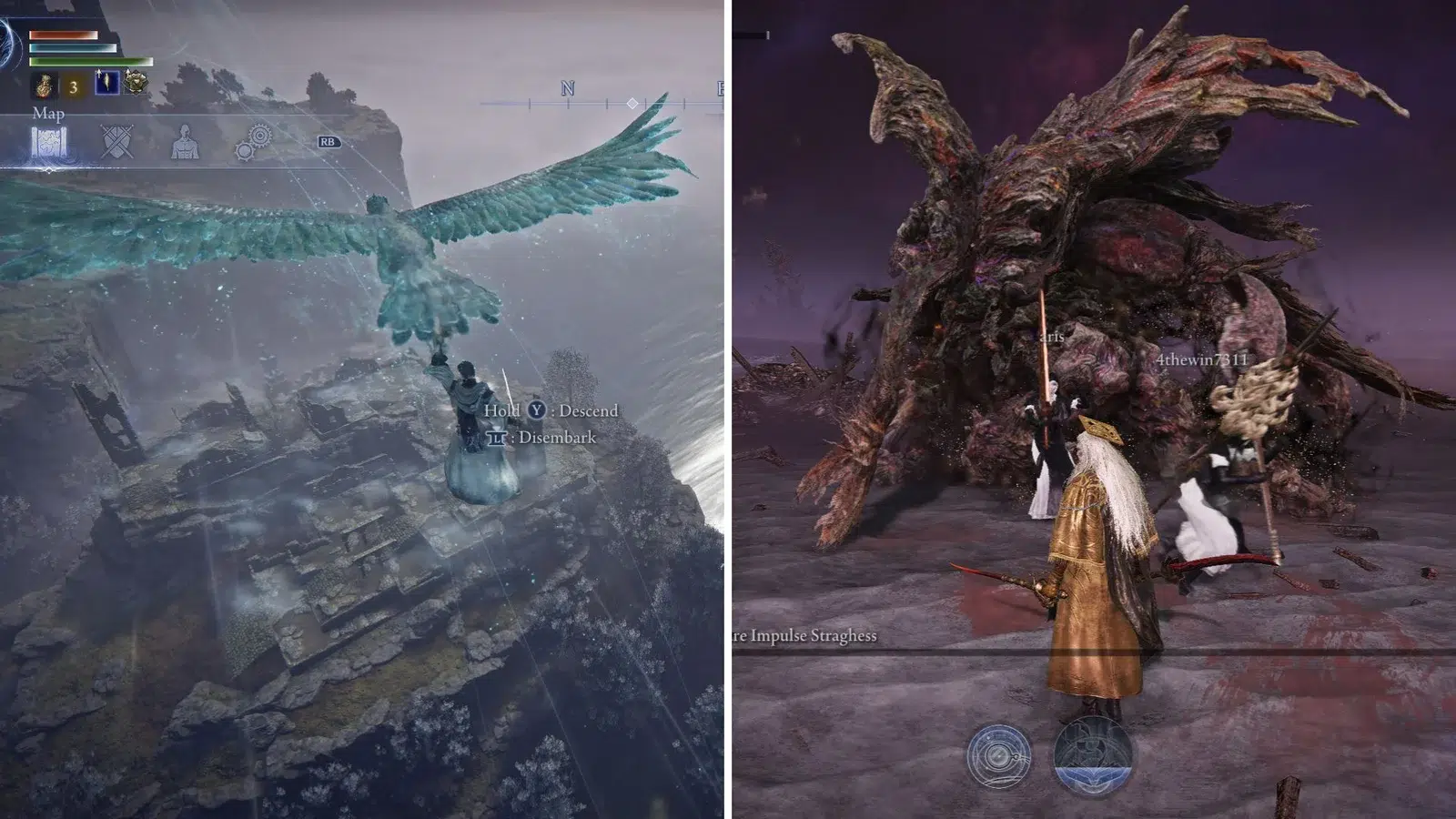Switch to the crossed swords equipment tab
The height and width of the screenshot is (819, 1456).
116,142
